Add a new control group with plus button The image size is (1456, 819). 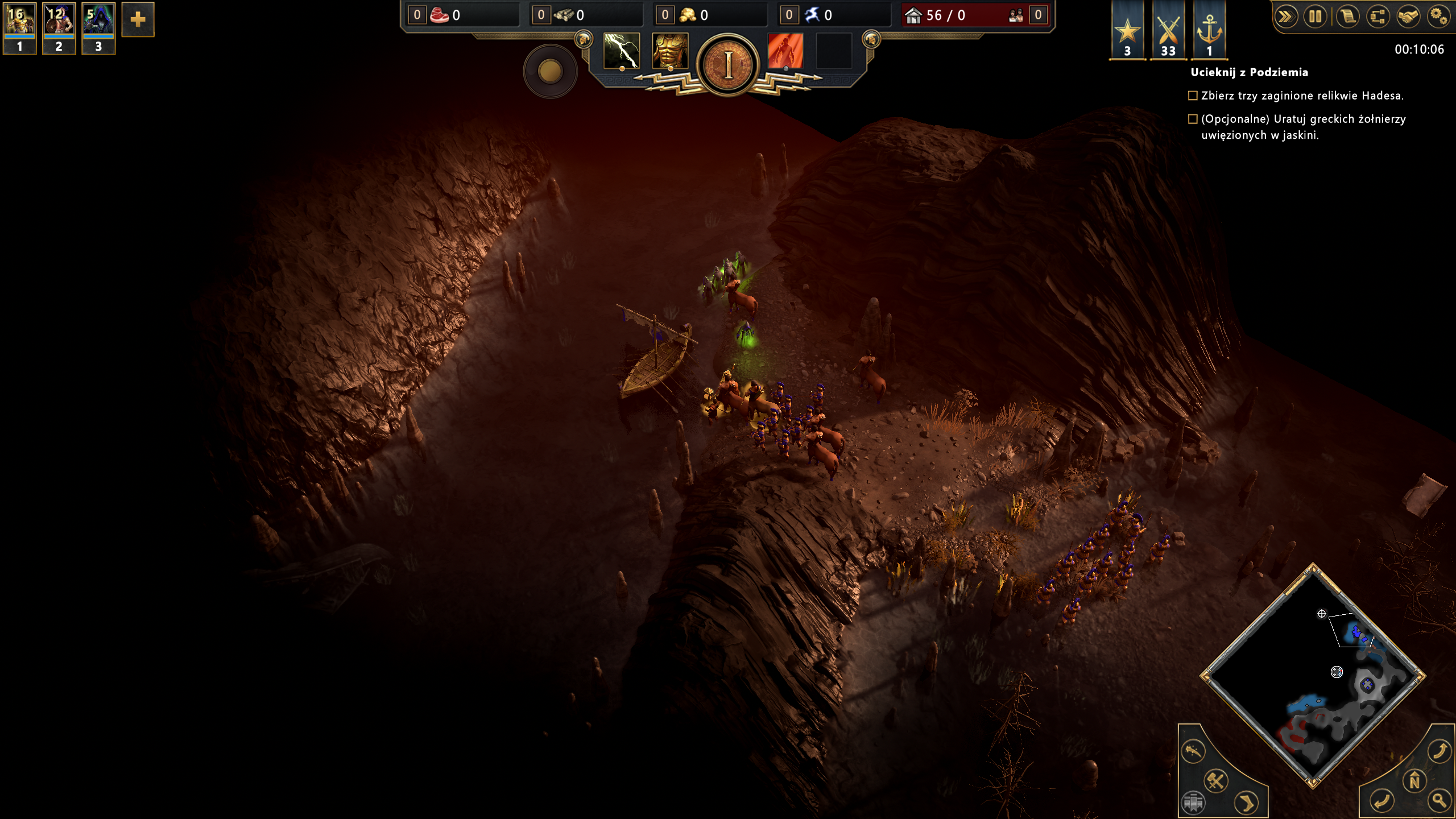point(138,20)
